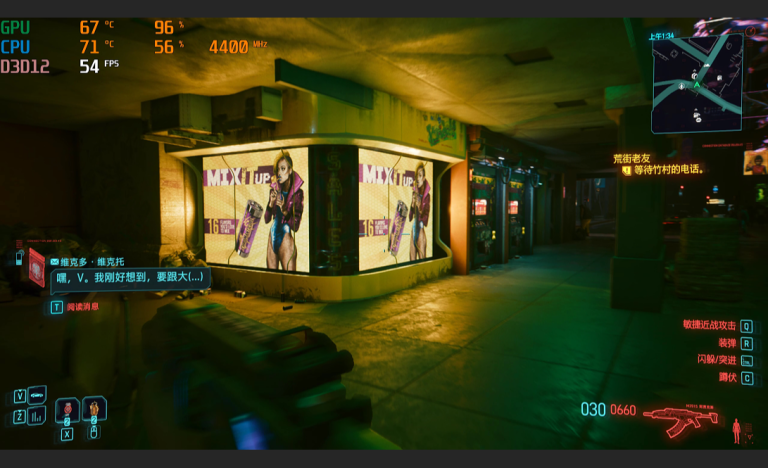
Task: Click the character stance silhouette icon
Action: click(737, 430)
